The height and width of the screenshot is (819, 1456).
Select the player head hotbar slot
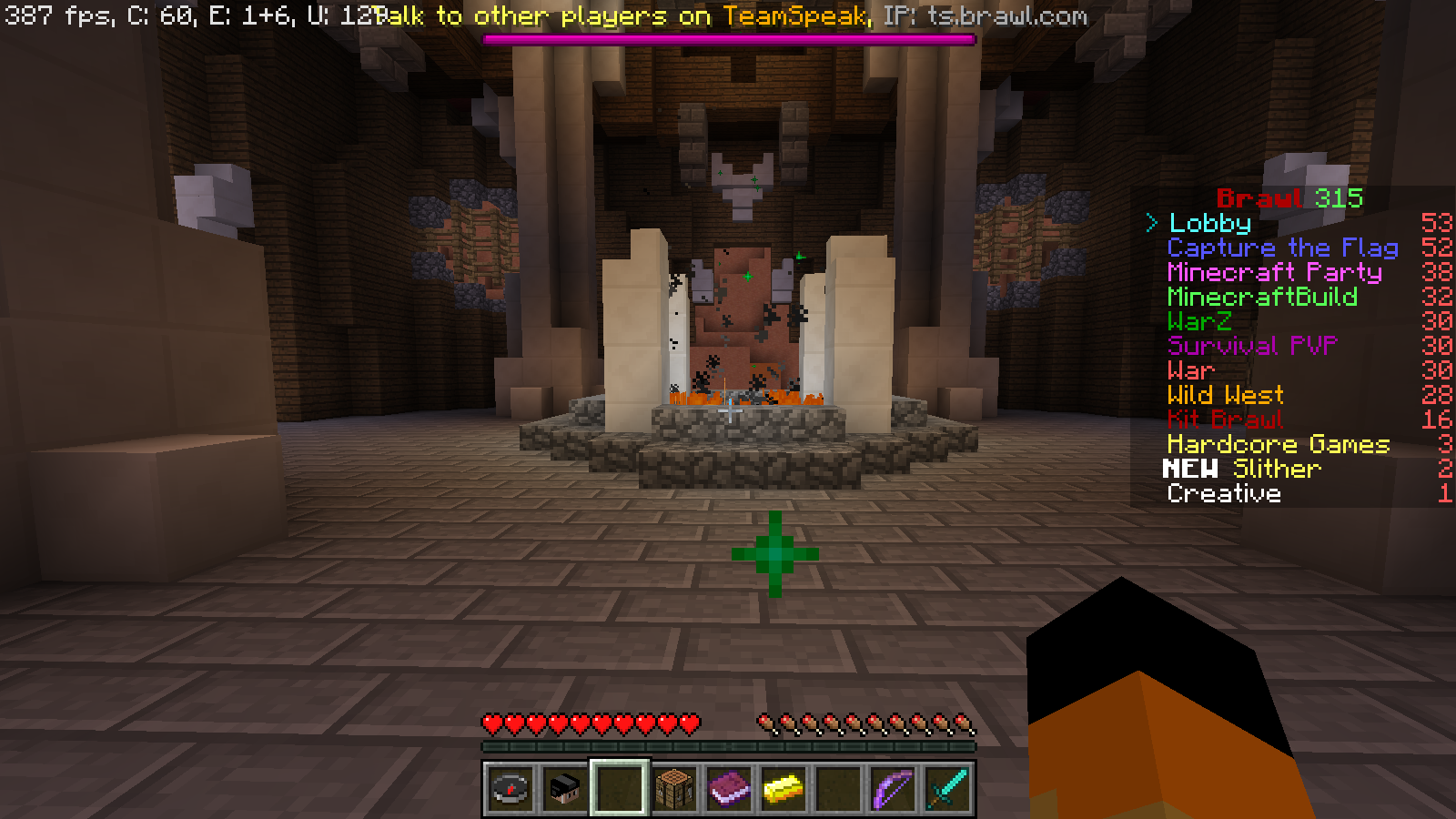point(565,788)
